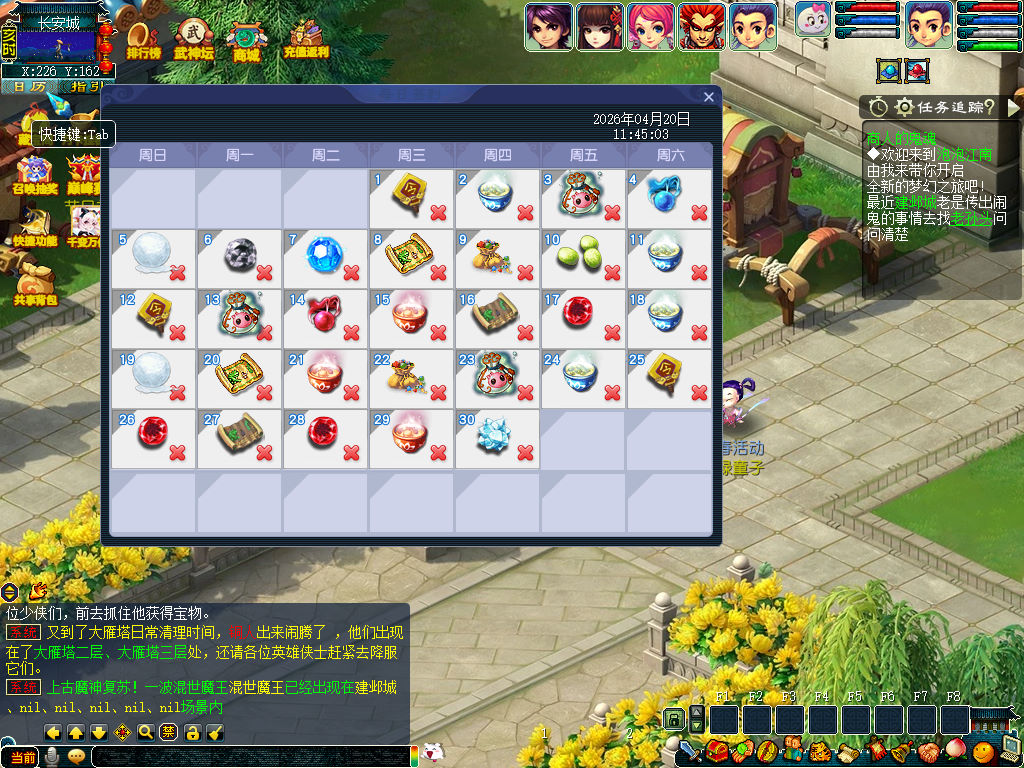
Task: Open the 充值返利 recharge rebate chest
Action: pyautogui.click(x=305, y=39)
